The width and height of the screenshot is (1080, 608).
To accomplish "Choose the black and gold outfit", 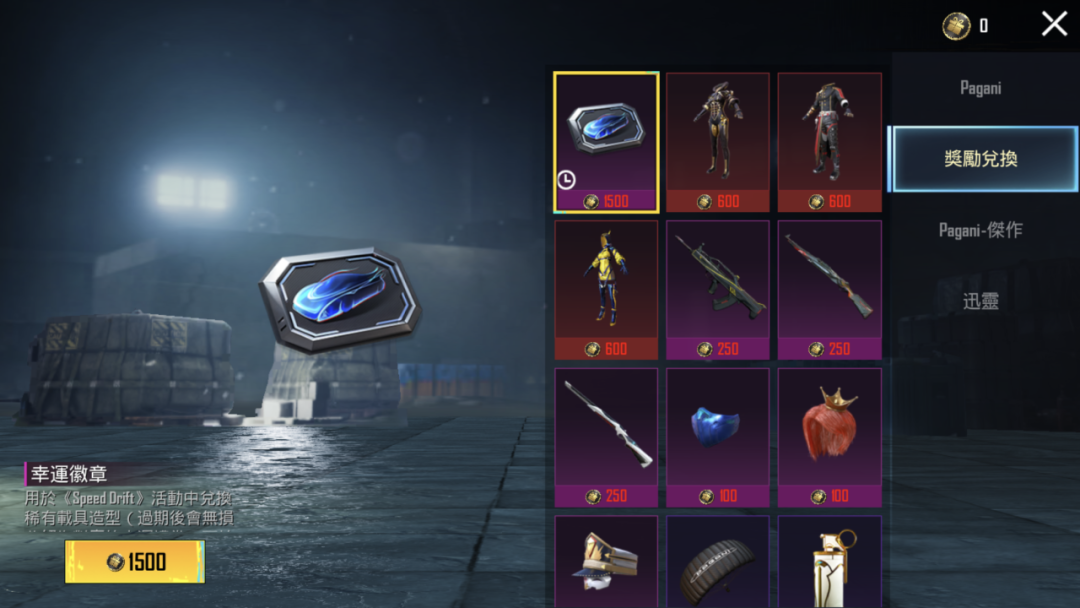I will coord(718,142).
